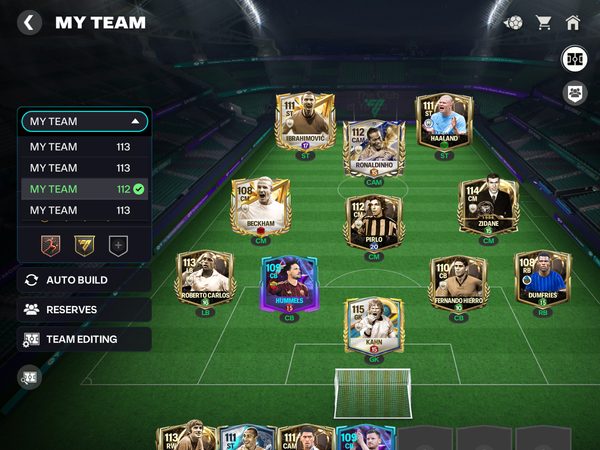
Task: Click the Auto Build button
Action: 84,280
